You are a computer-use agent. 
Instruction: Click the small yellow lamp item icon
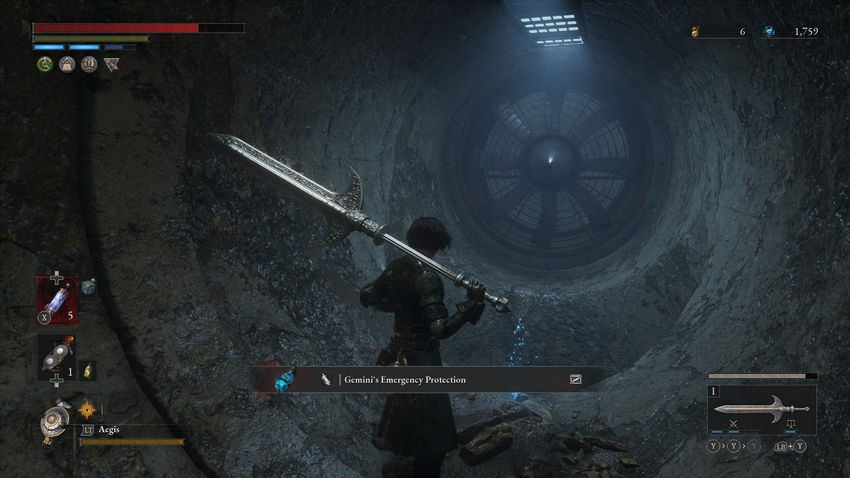(88, 370)
